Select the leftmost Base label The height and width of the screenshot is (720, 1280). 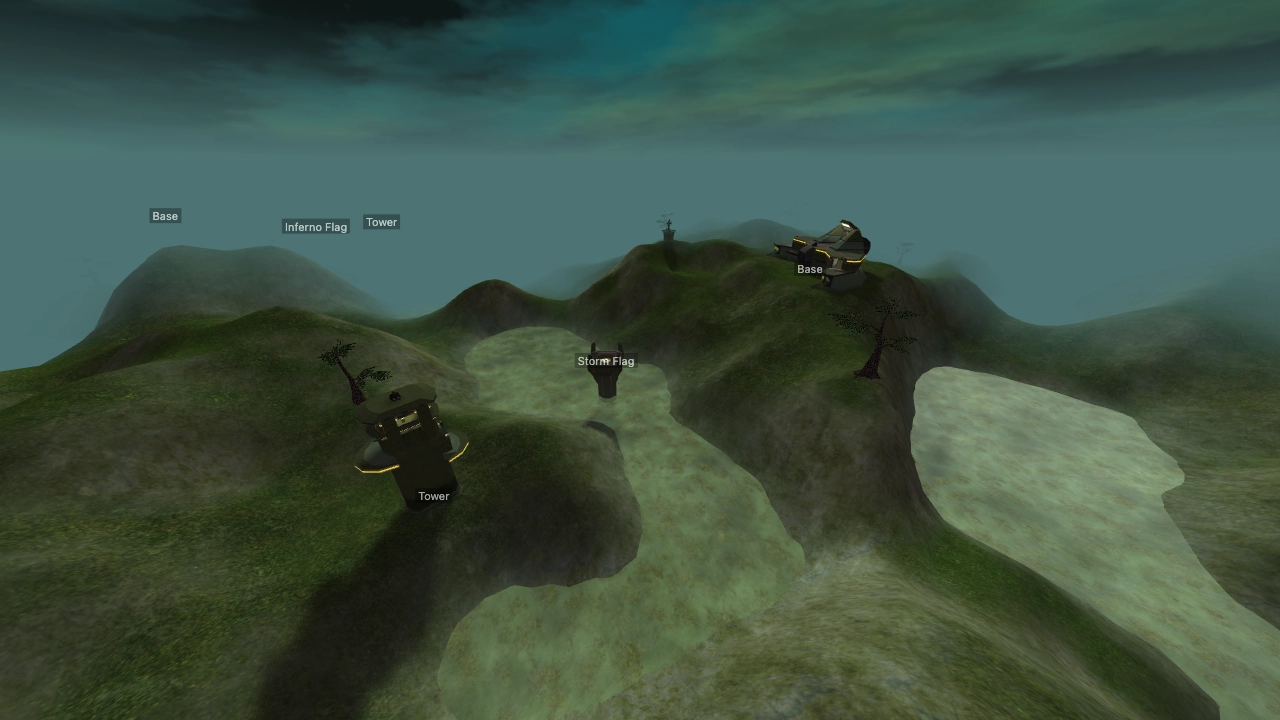[164, 215]
